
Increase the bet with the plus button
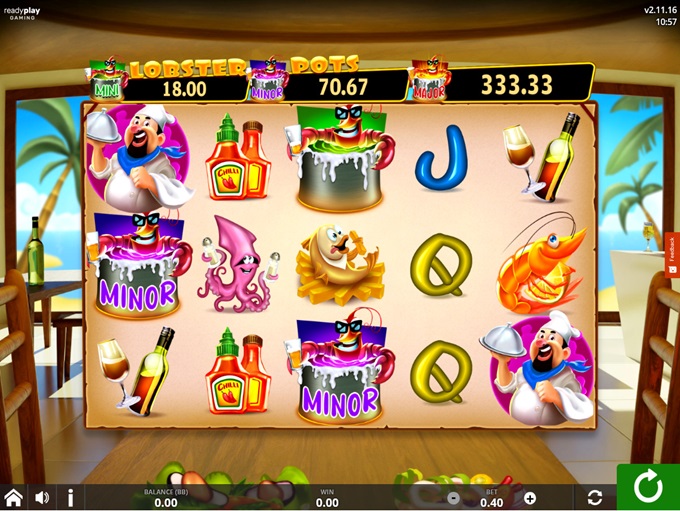pos(530,498)
